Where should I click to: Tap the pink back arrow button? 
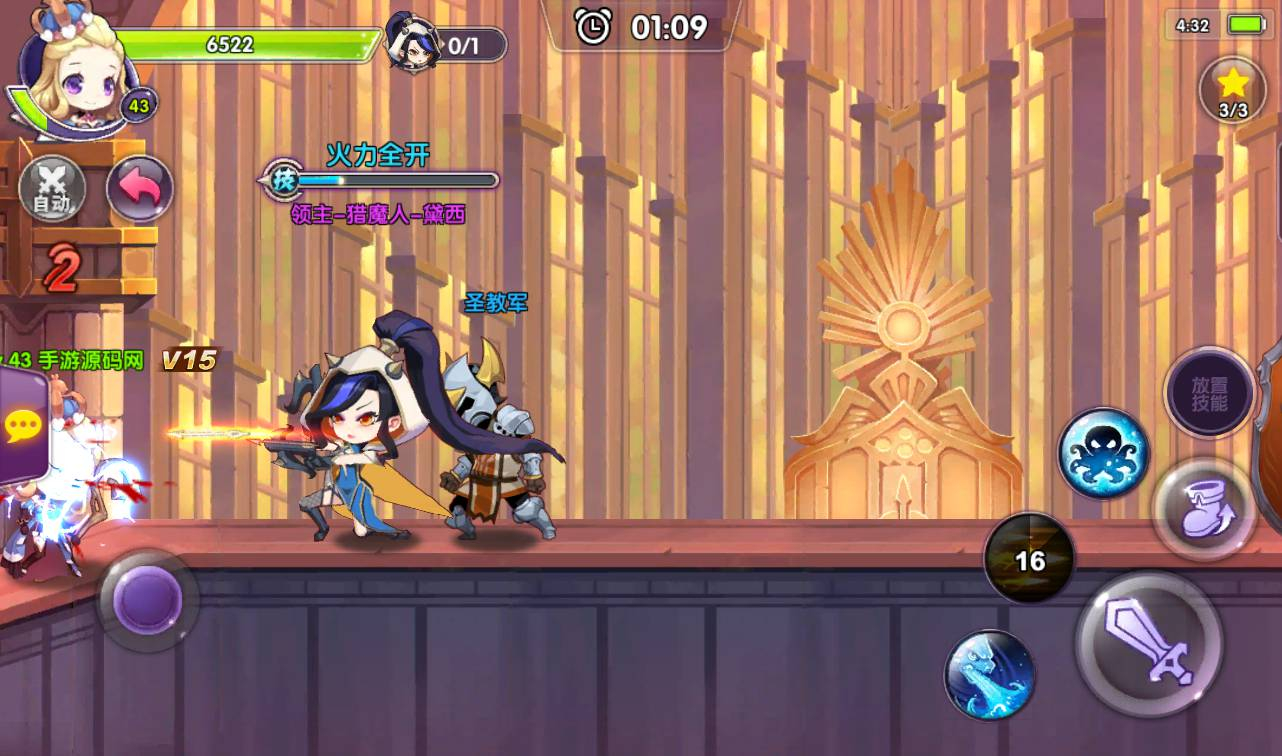pyautogui.click(x=139, y=189)
